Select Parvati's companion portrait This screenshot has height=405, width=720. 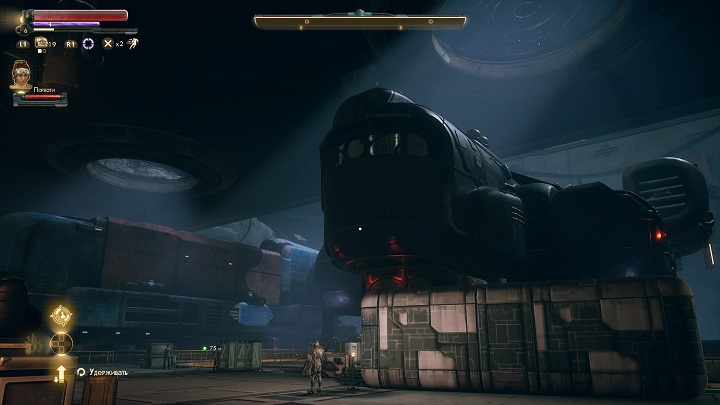coord(21,73)
